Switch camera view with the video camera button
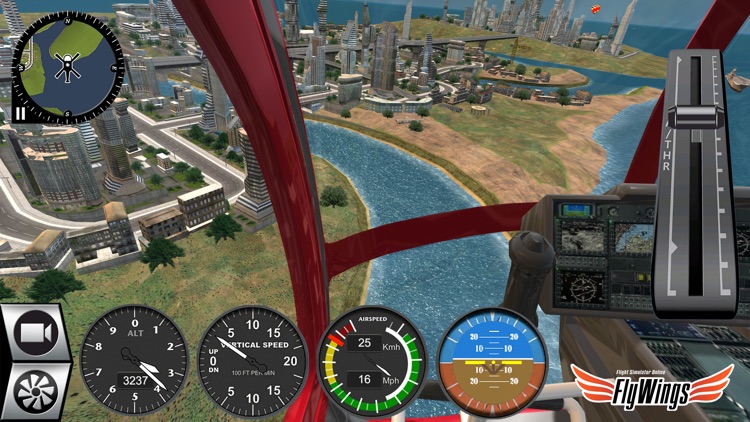 35,333
